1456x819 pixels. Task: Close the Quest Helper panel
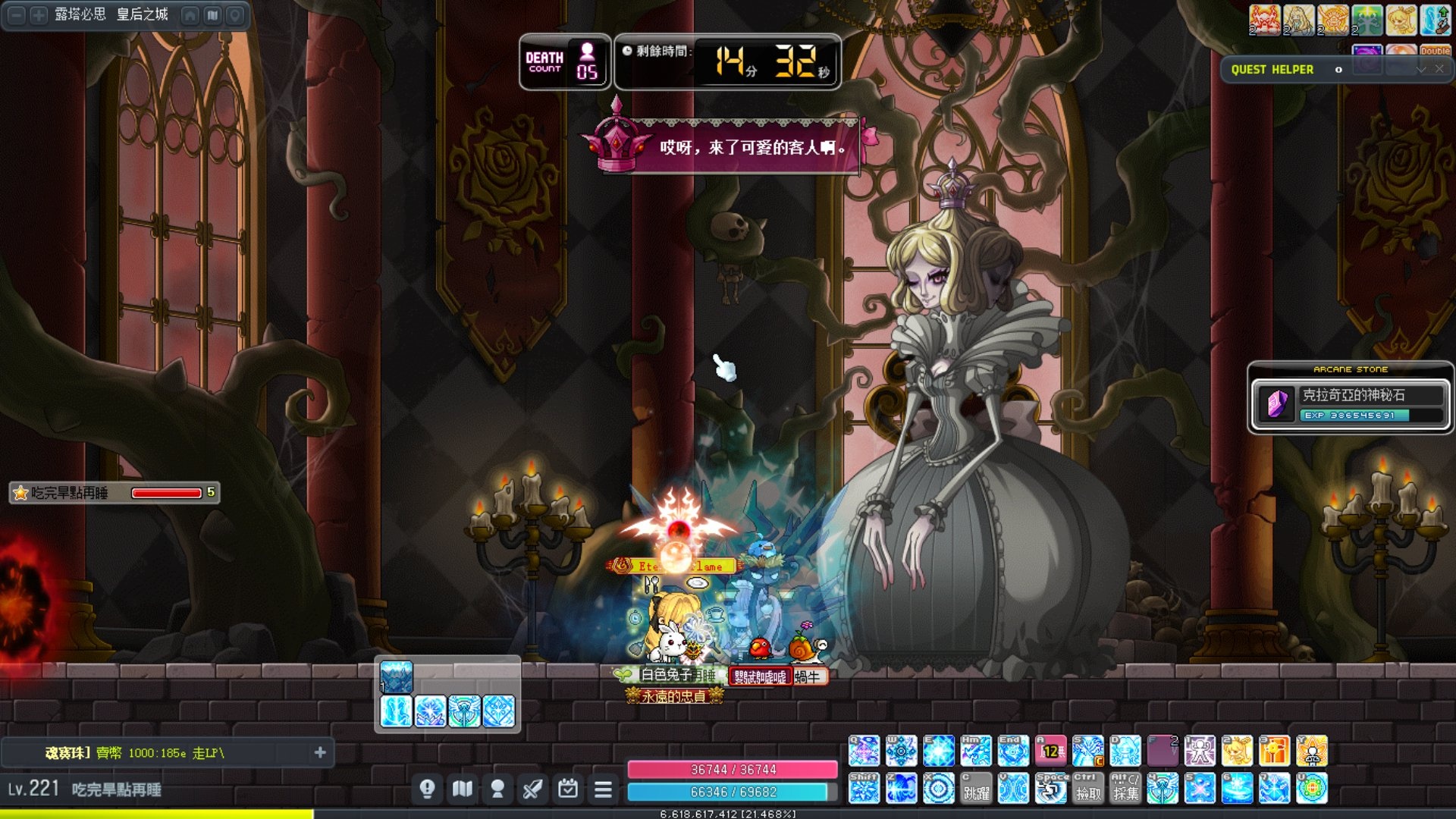1439,69
